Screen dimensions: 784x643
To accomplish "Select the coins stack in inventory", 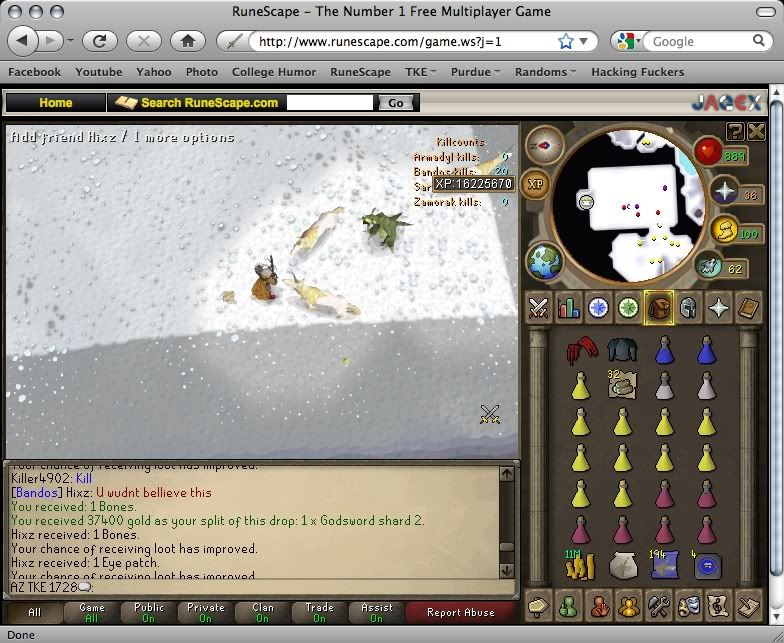I will [578, 568].
